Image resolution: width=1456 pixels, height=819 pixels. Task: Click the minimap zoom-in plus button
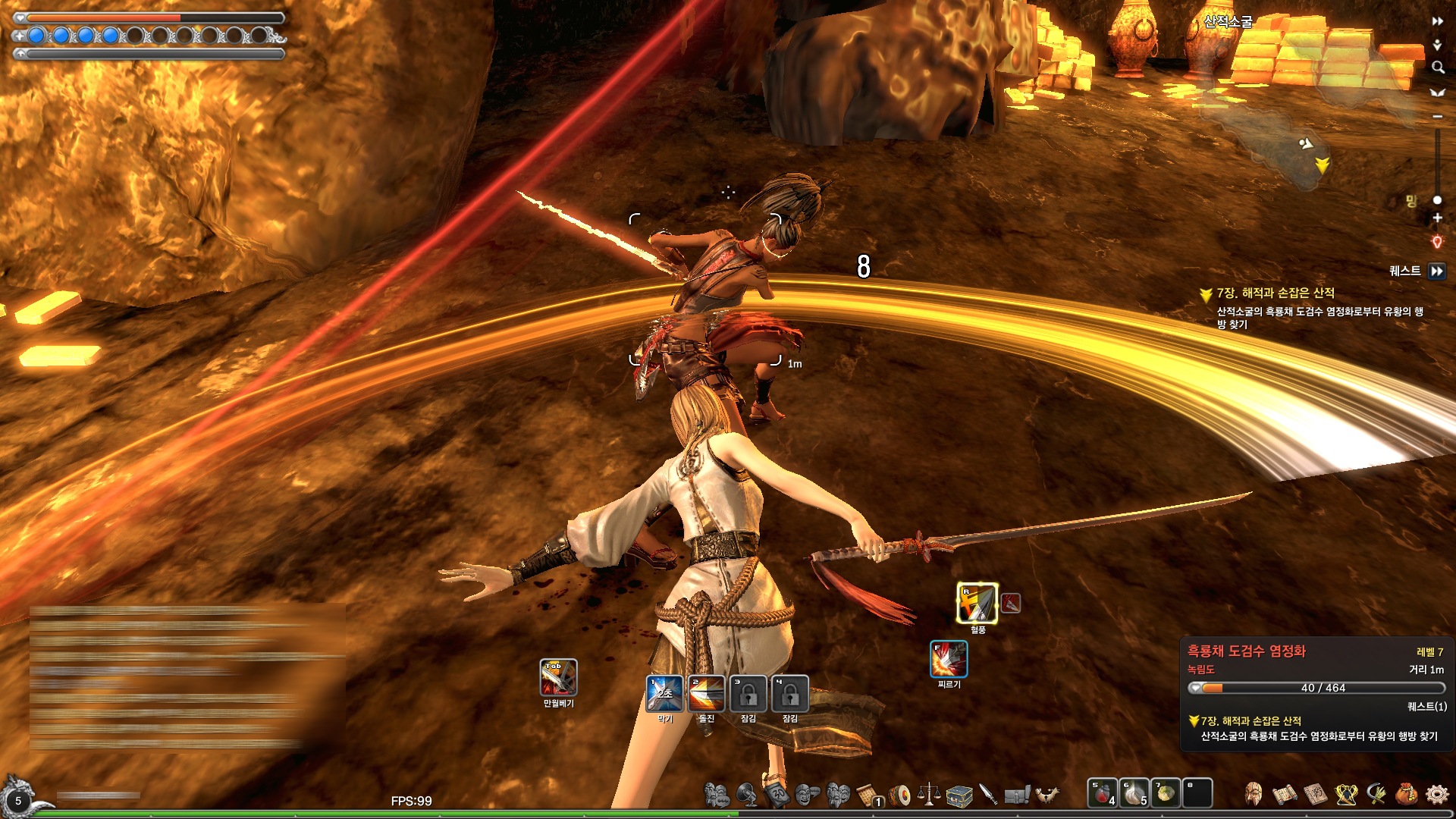(x=1437, y=218)
